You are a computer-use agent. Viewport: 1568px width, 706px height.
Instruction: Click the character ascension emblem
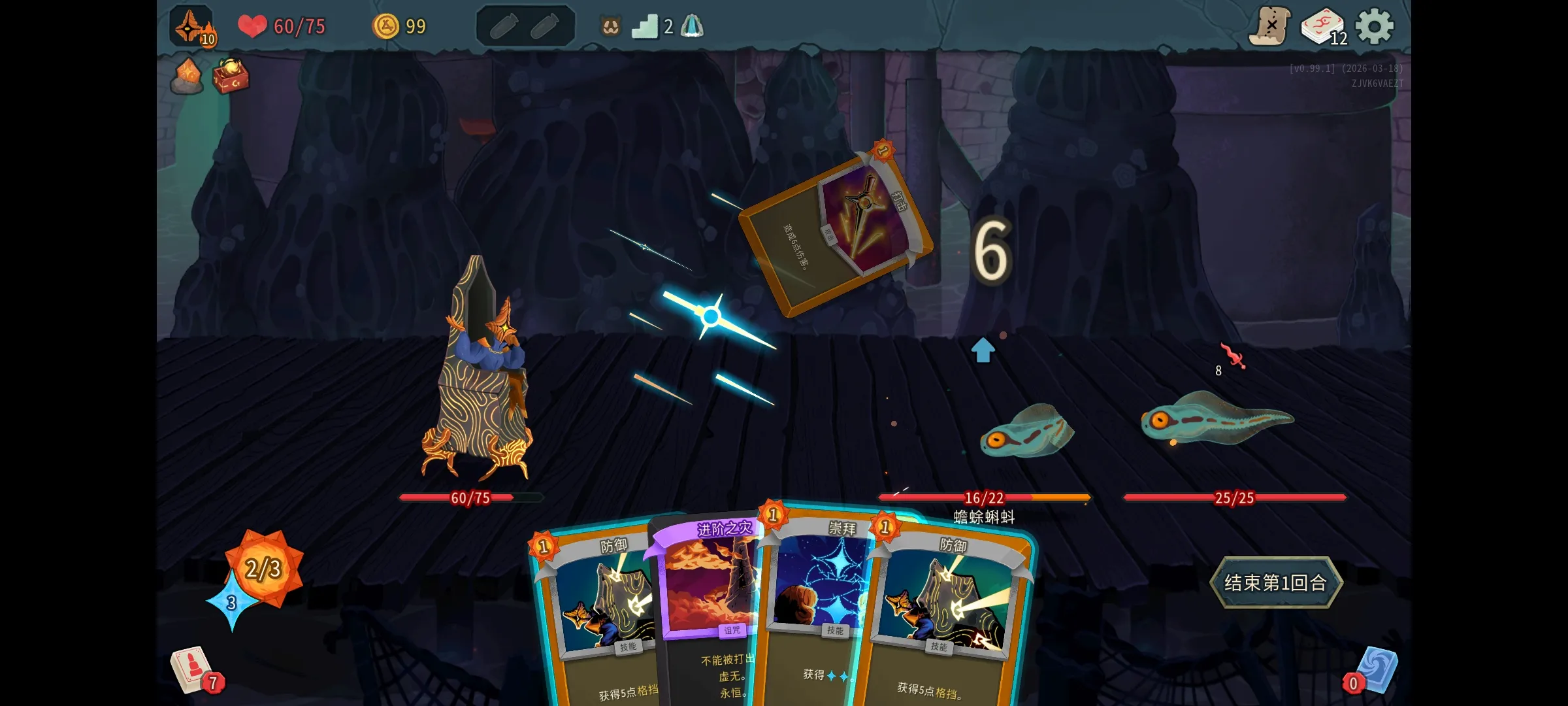pos(191,27)
